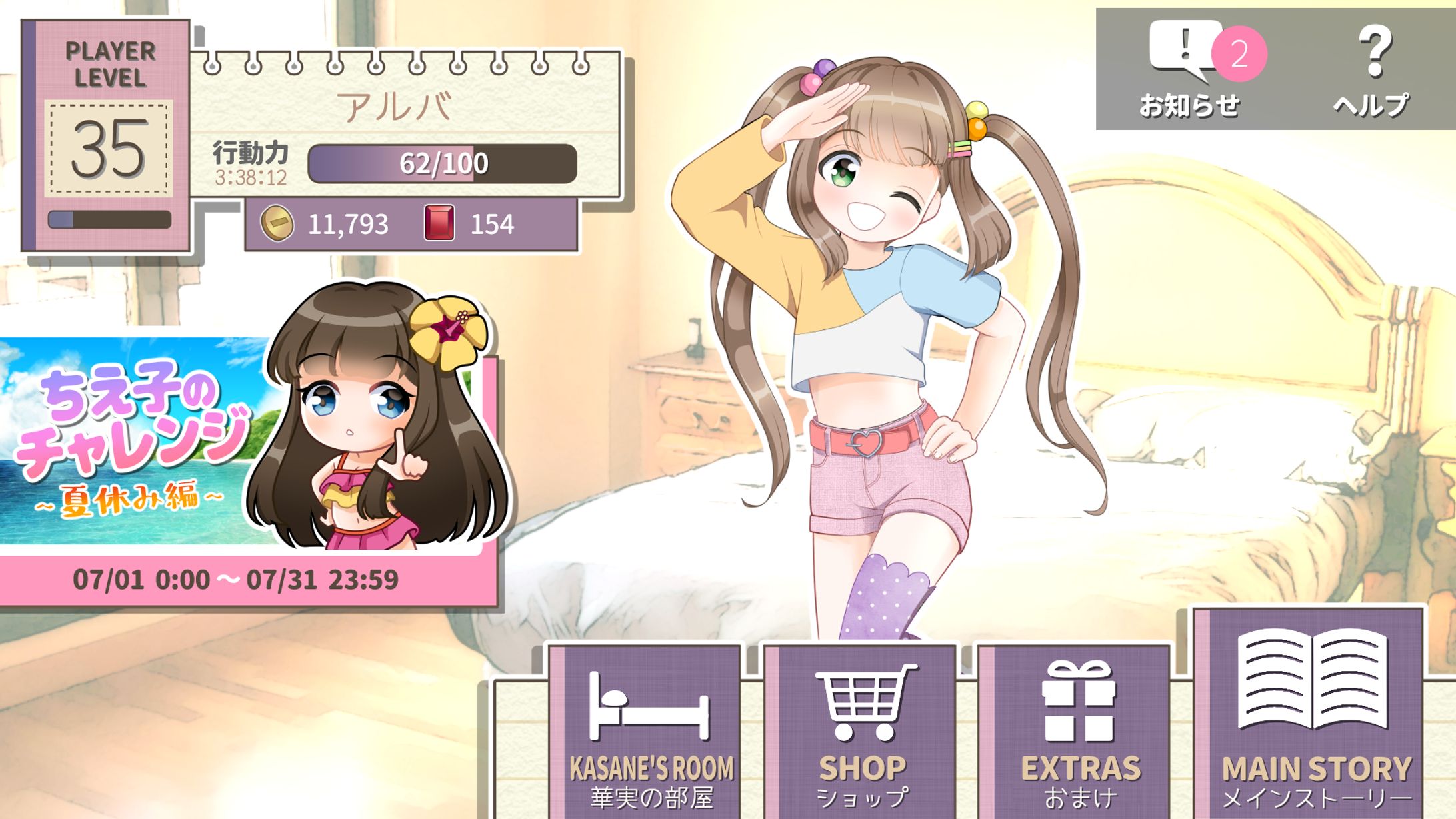Tap the gold coin currency icon
Viewport: 1456px width, 819px height.
point(277,223)
